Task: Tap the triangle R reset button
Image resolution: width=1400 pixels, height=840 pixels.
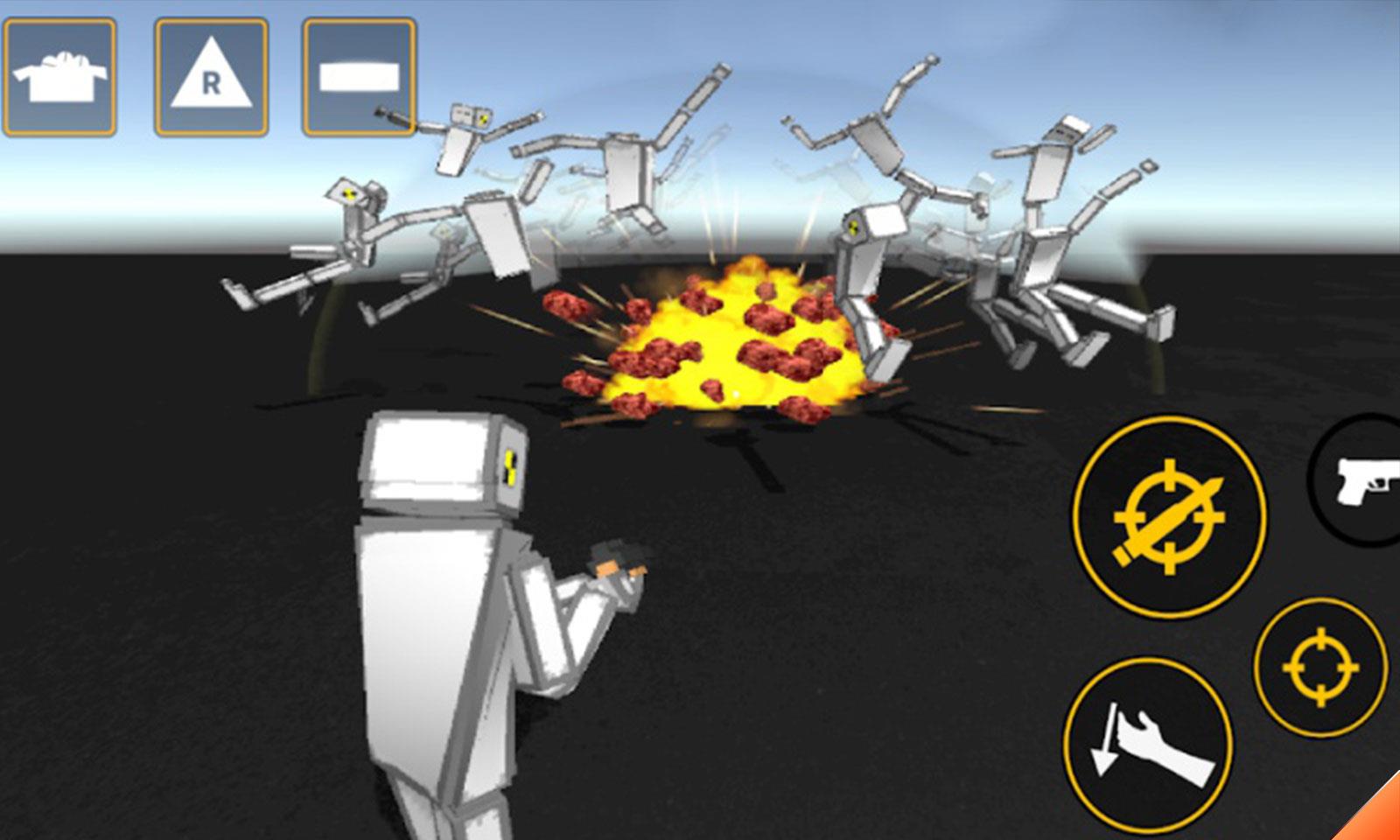Action: [x=211, y=78]
